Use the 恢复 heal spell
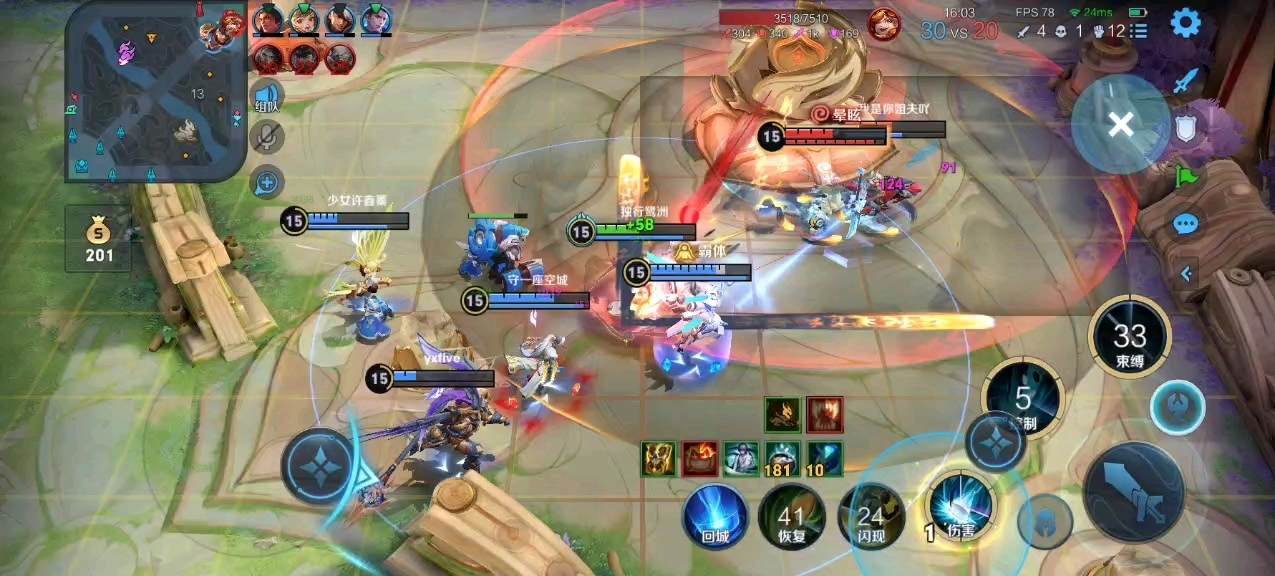The width and height of the screenshot is (1275, 576). coord(791,517)
